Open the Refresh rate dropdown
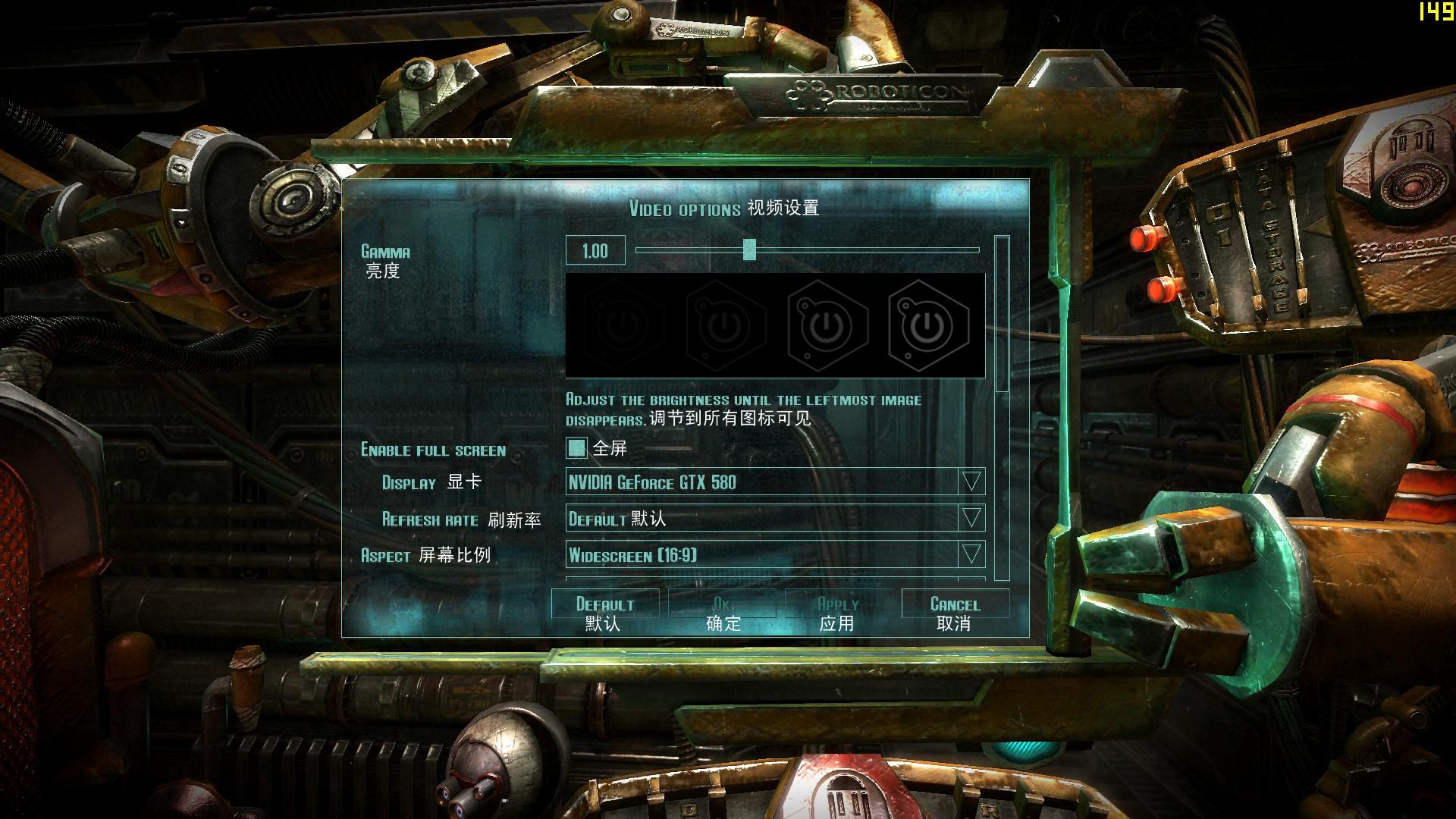The width and height of the screenshot is (1456, 819). 971,519
